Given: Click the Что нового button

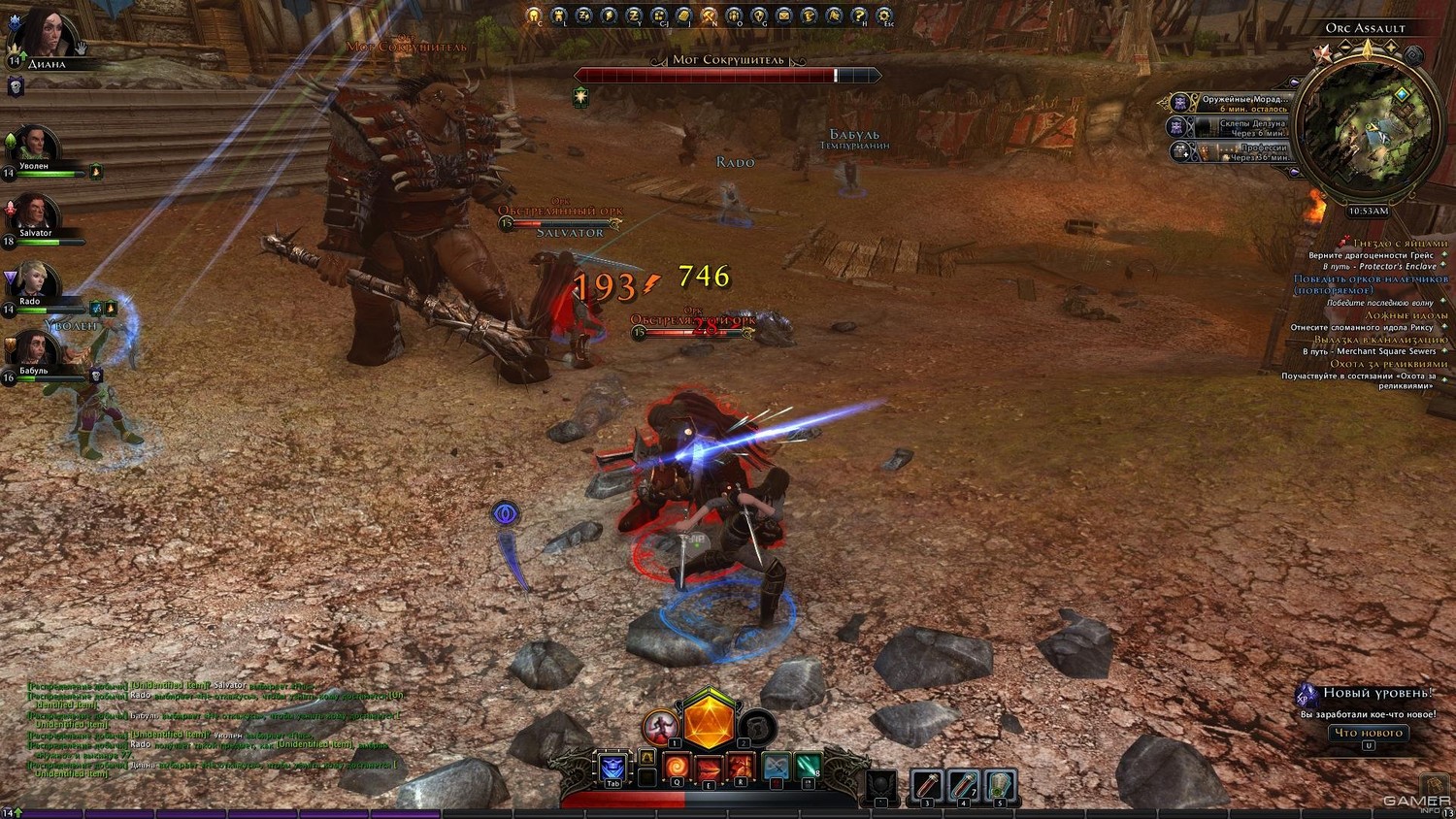Looking at the screenshot, I should pos(1368,733).
